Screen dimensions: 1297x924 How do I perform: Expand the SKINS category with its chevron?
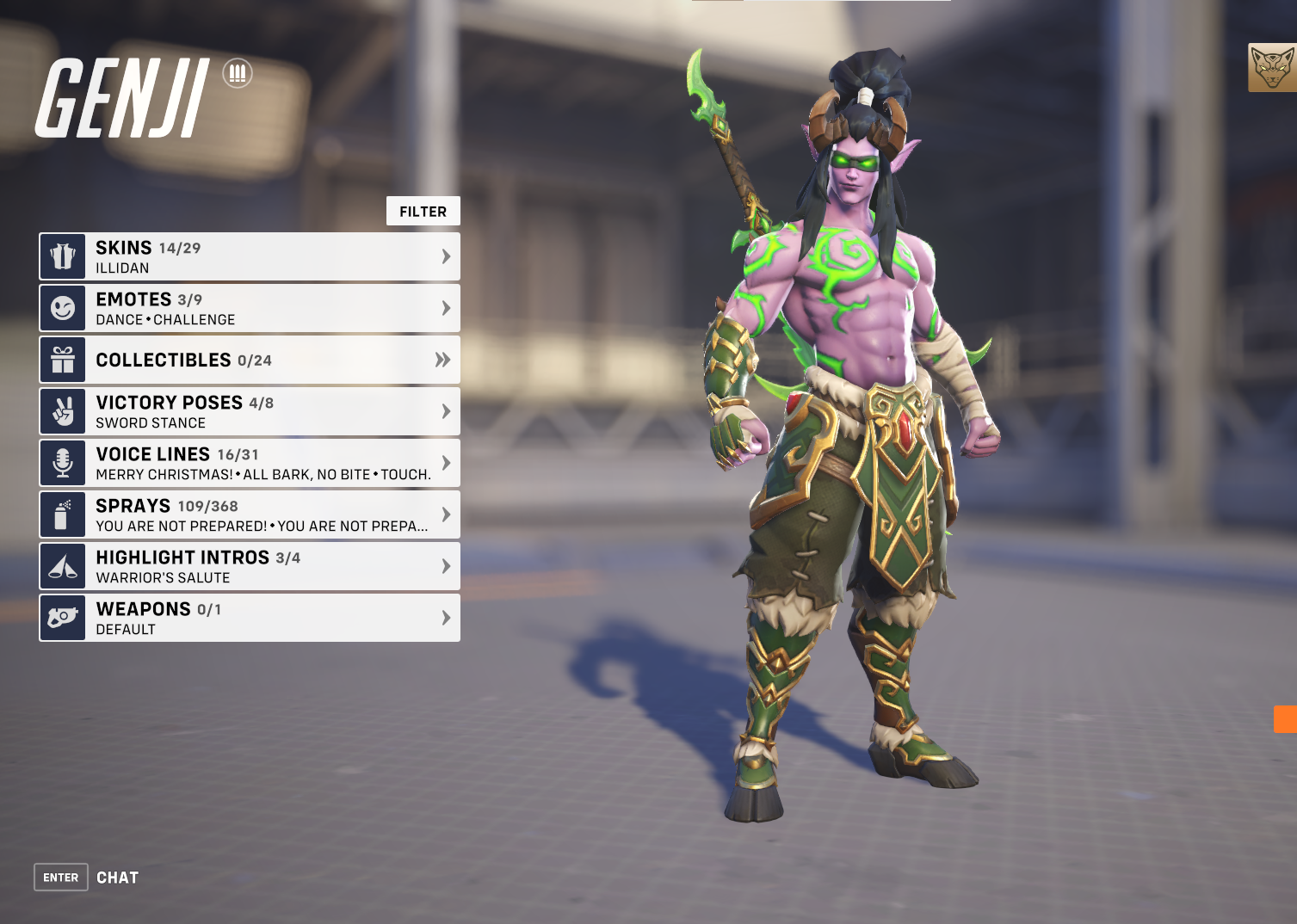(445, 256)
